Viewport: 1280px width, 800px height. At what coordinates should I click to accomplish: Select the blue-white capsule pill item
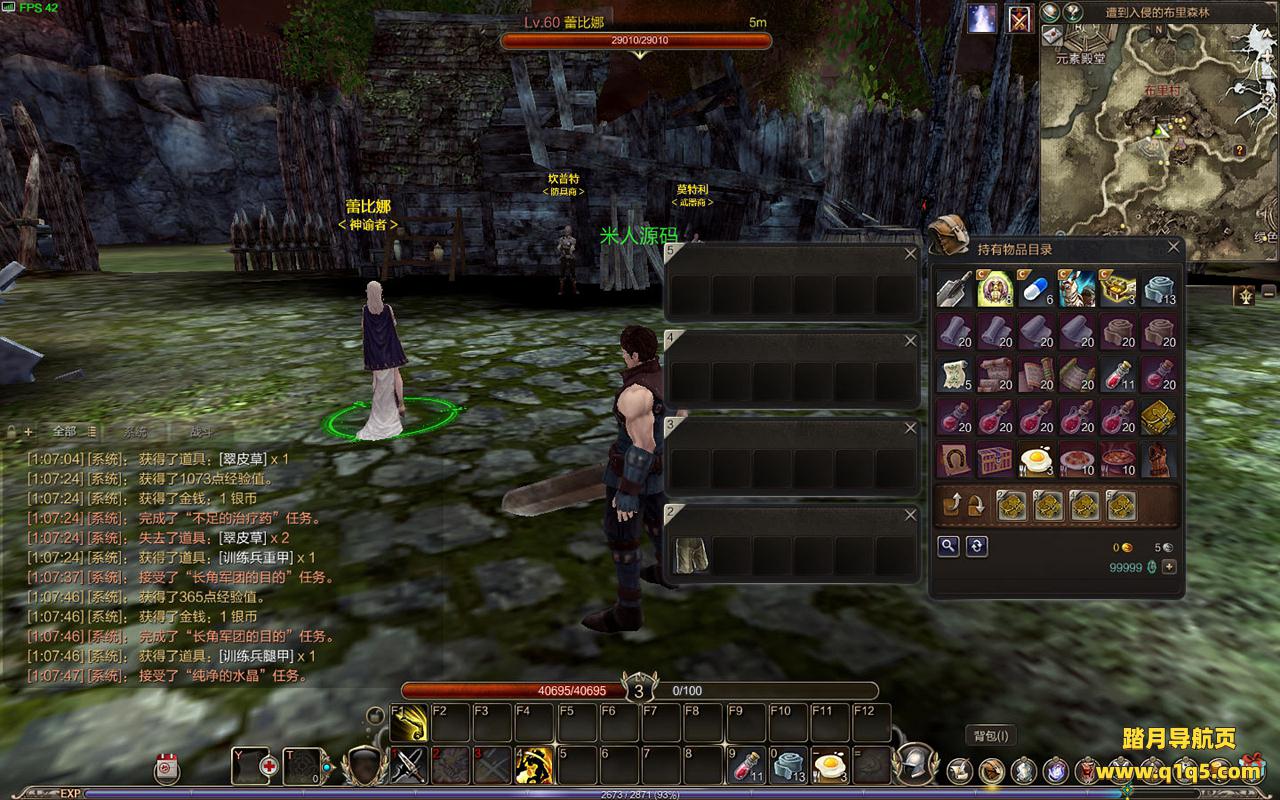(1036, 290)
